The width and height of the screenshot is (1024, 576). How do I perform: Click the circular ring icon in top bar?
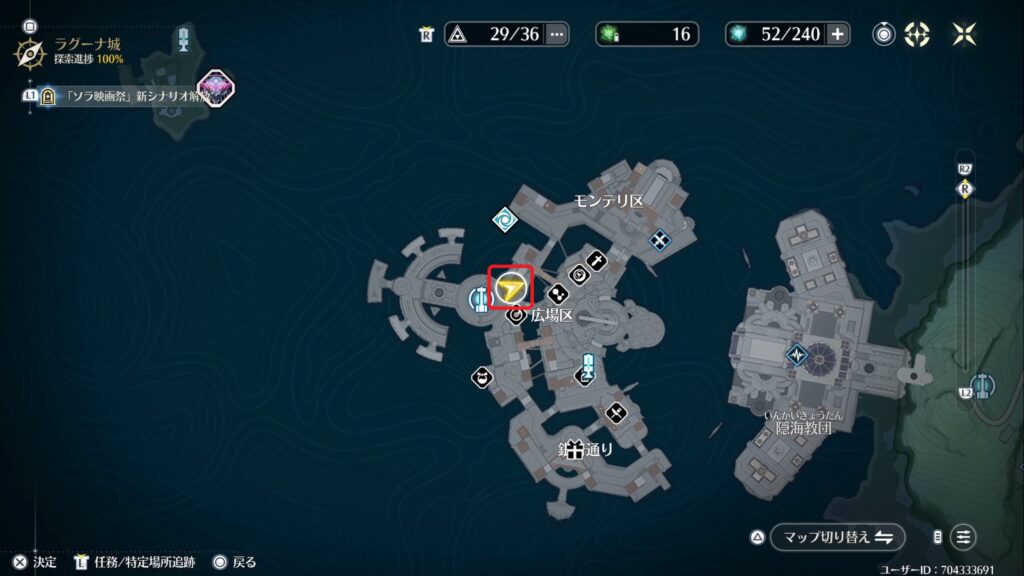pos(884,34)
